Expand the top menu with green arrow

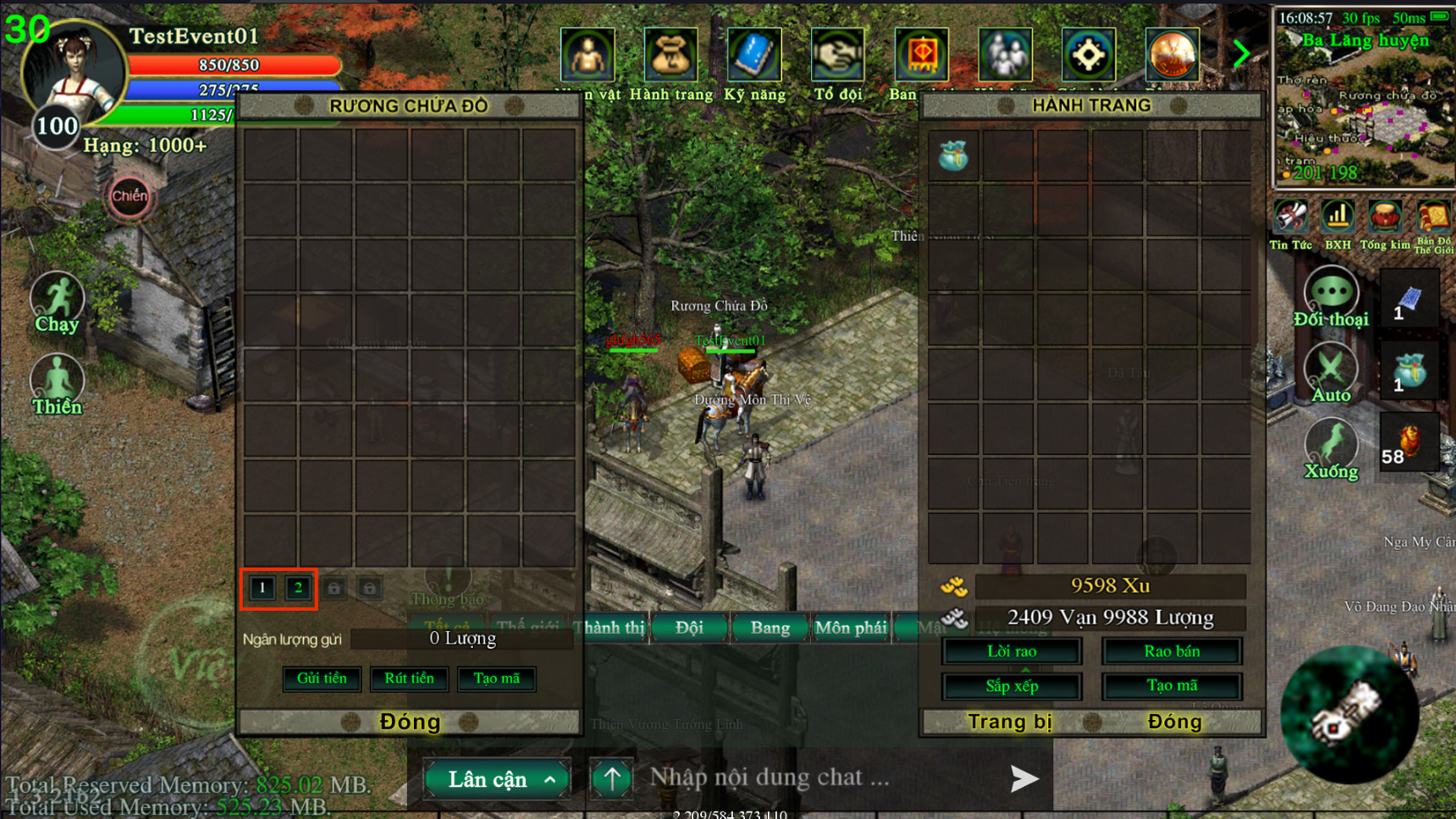point(1241,54)
